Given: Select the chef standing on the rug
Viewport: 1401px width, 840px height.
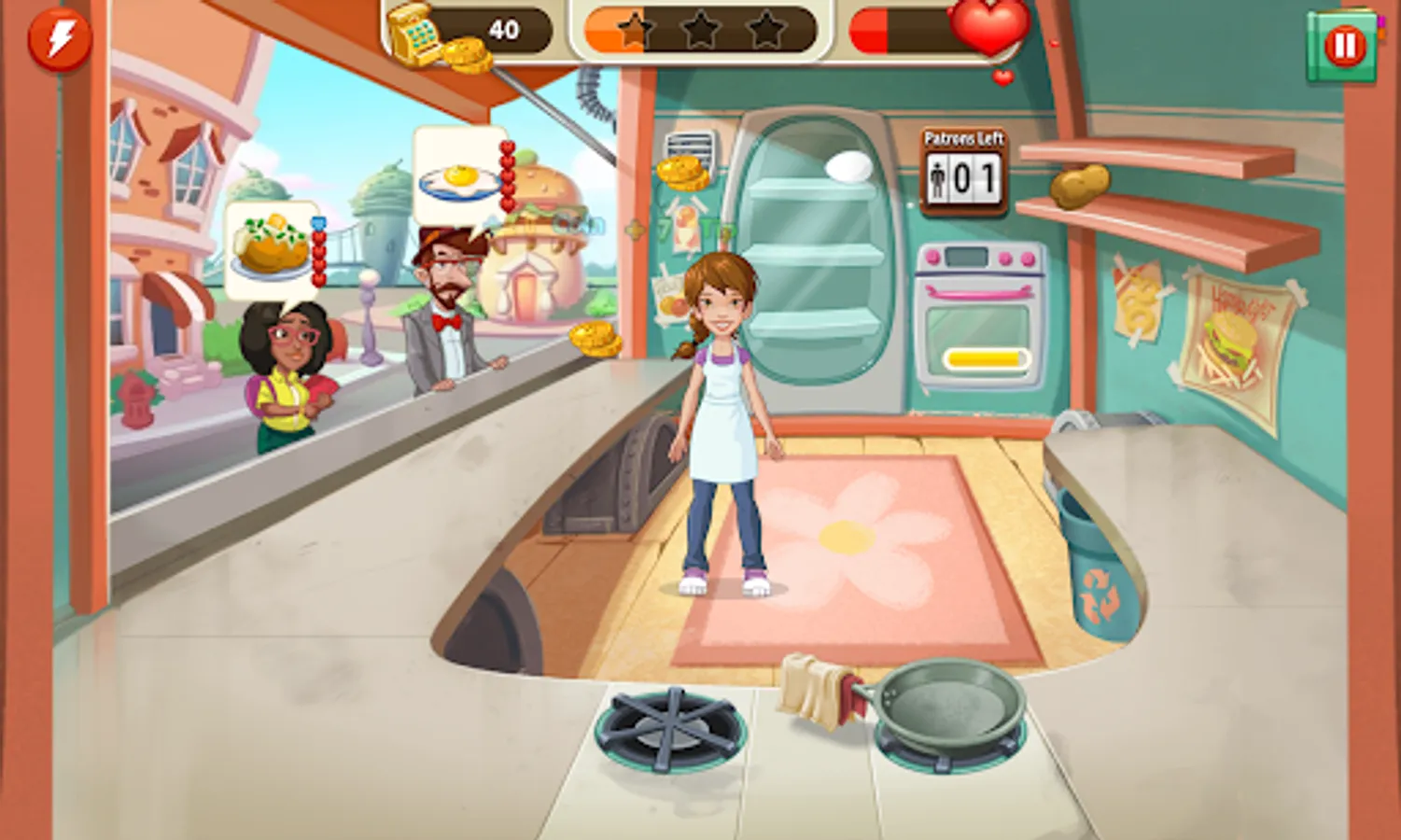Looking at the screenshot, I should tap(723, 420).
